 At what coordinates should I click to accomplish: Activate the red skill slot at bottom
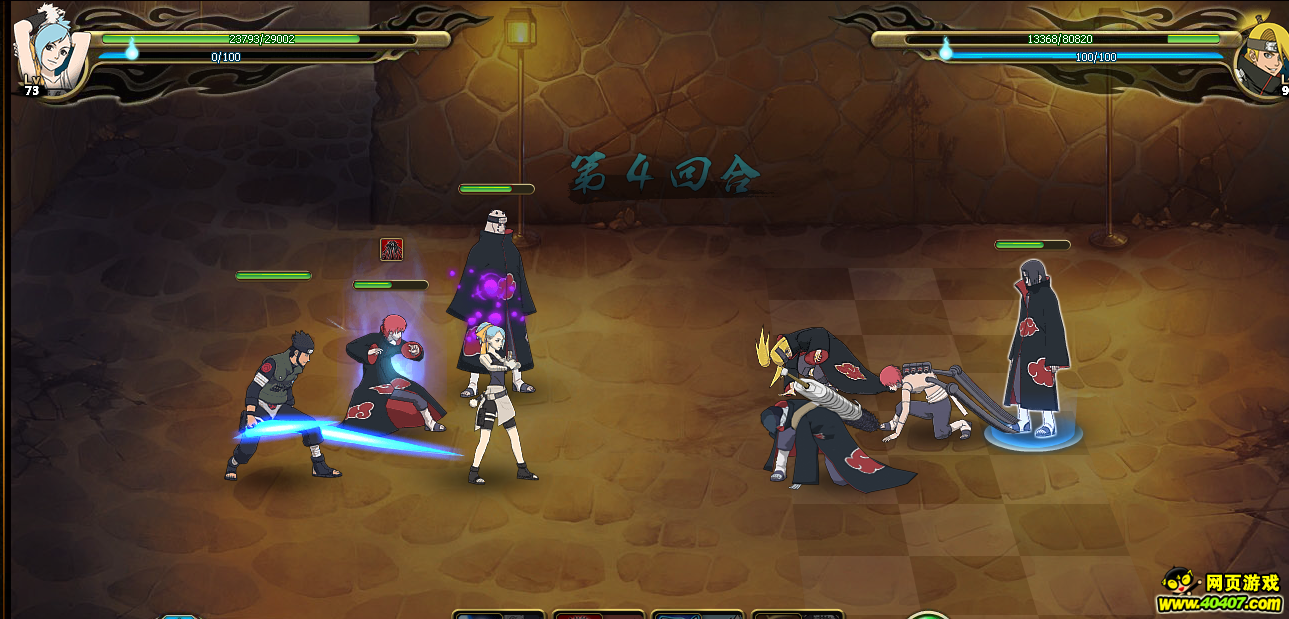coord(598,614)
